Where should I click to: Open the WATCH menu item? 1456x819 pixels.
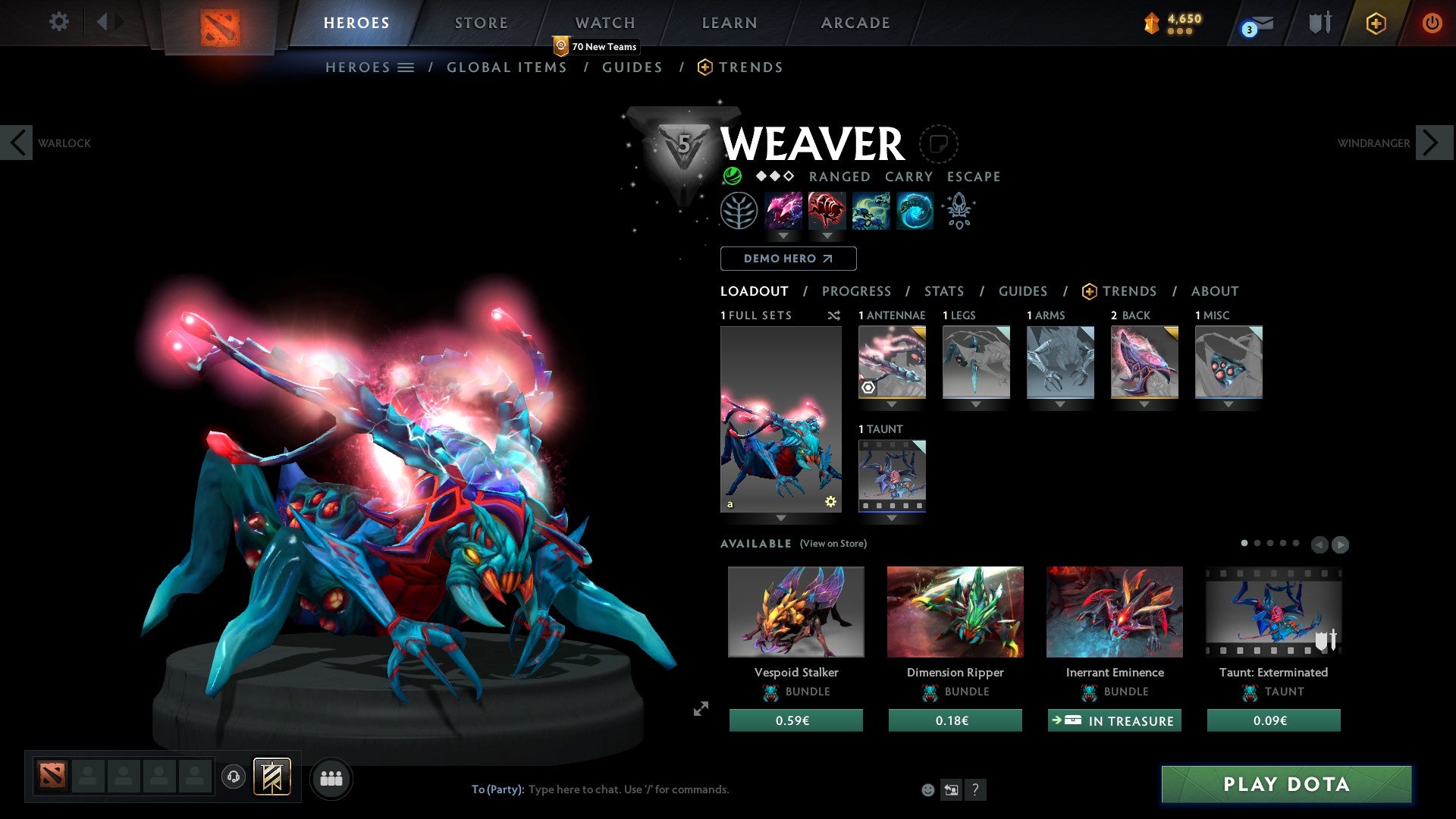[604, 22]
